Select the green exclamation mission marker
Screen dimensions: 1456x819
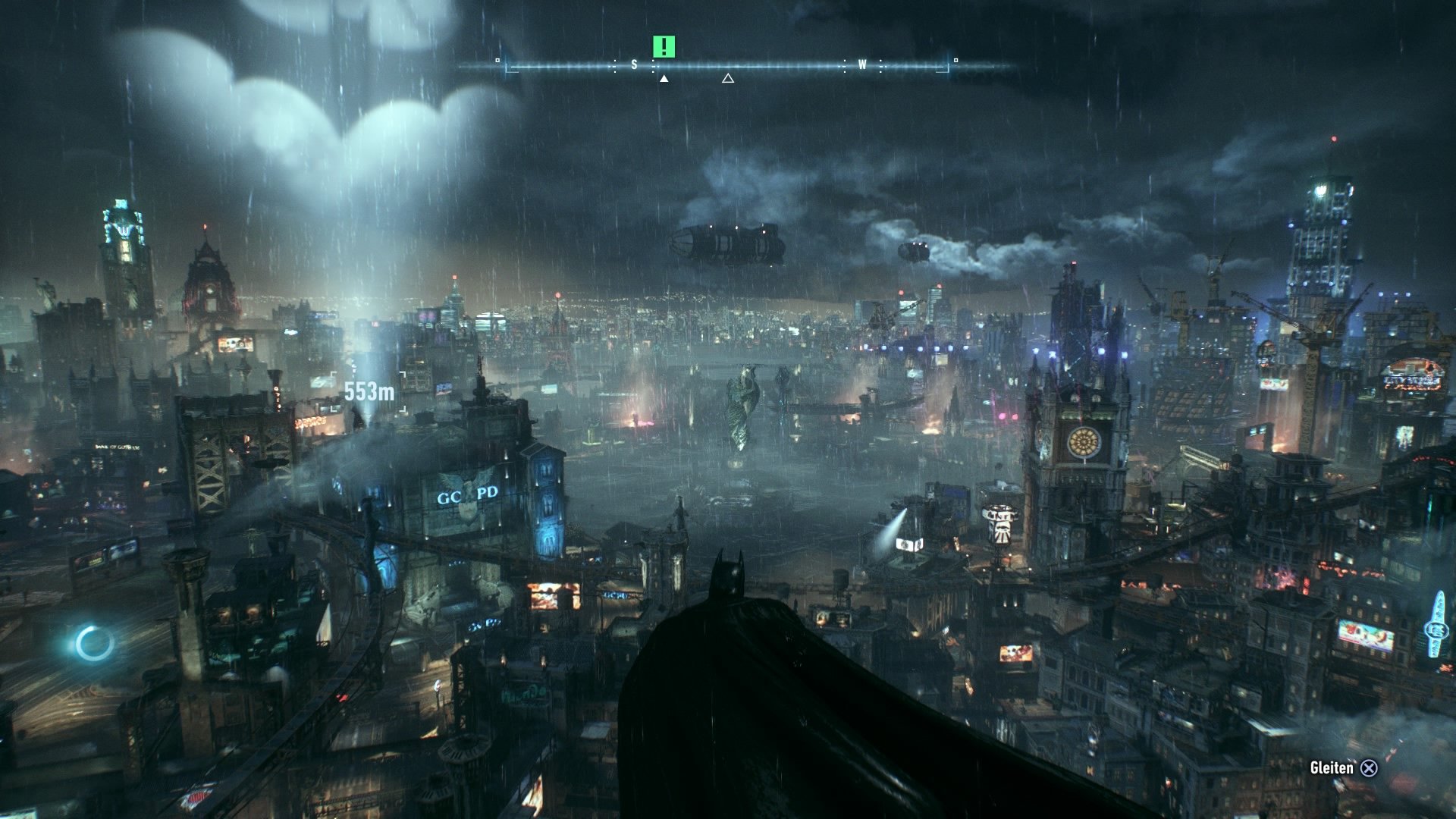(x=664, y=47)
